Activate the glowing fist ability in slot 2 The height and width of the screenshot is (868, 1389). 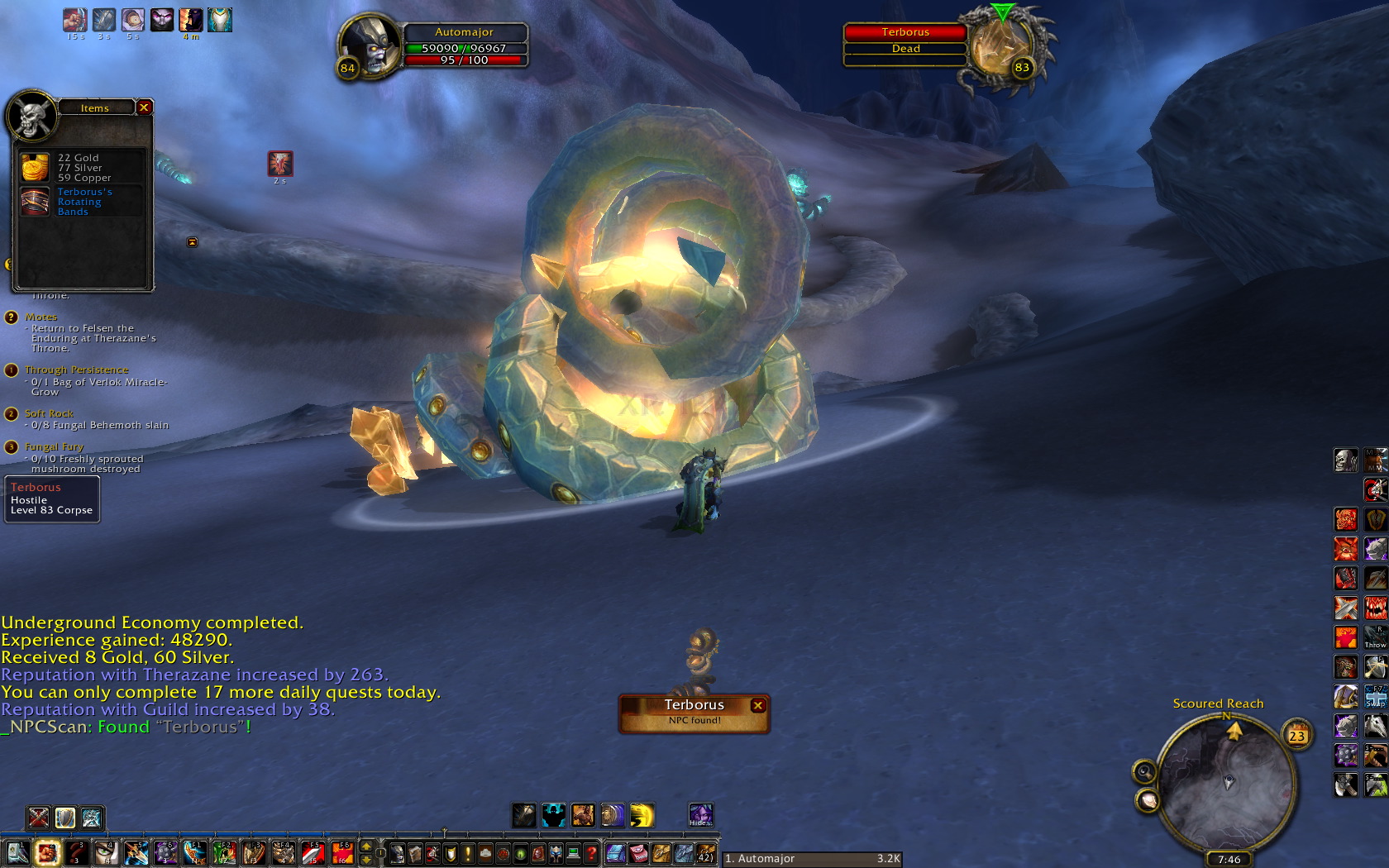tap(48, 852)
